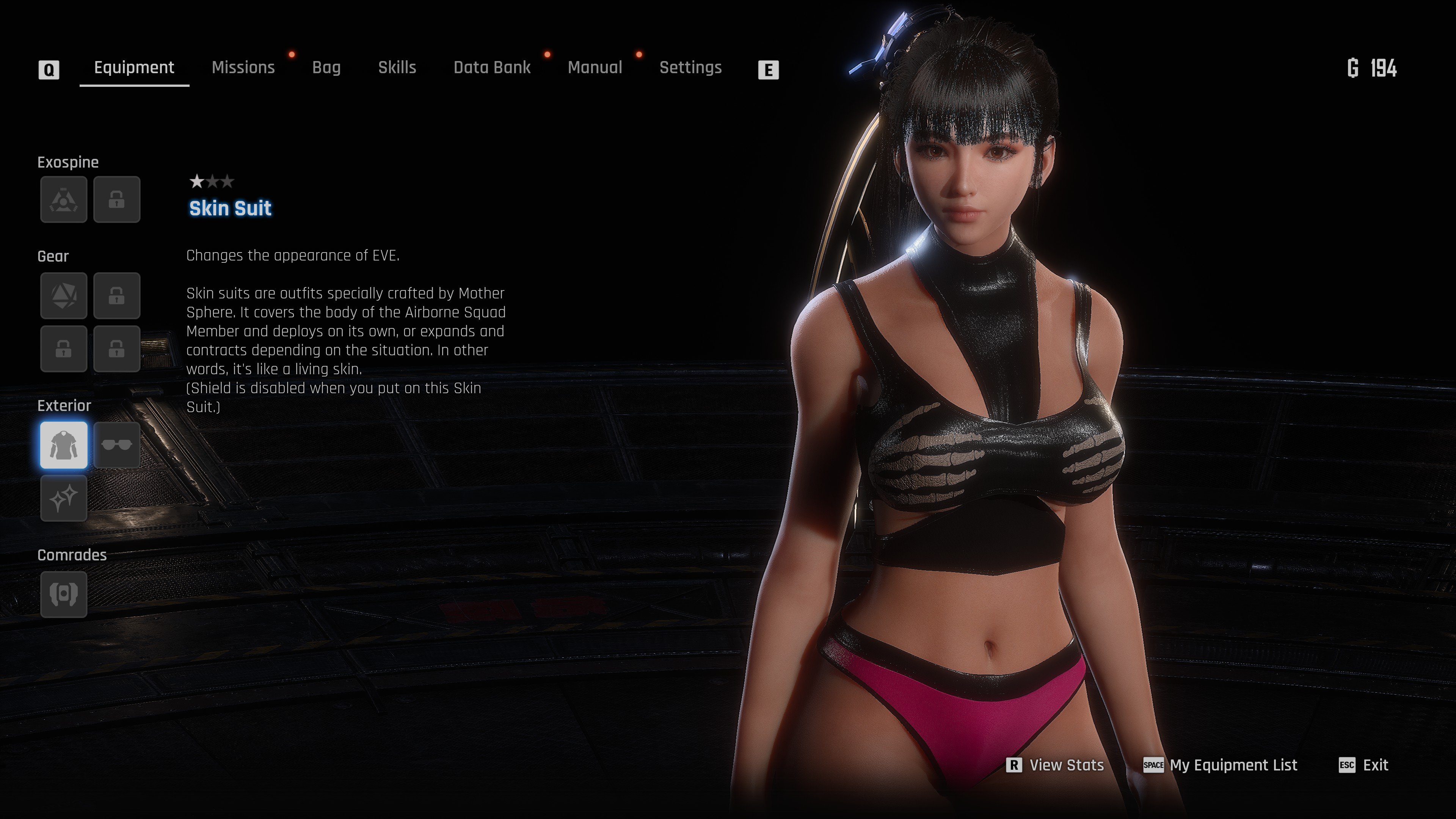Image resolution: width=1456 pixels, height=819 pixels.
Task: Open the Manual tab
Action: coord(595,68)
